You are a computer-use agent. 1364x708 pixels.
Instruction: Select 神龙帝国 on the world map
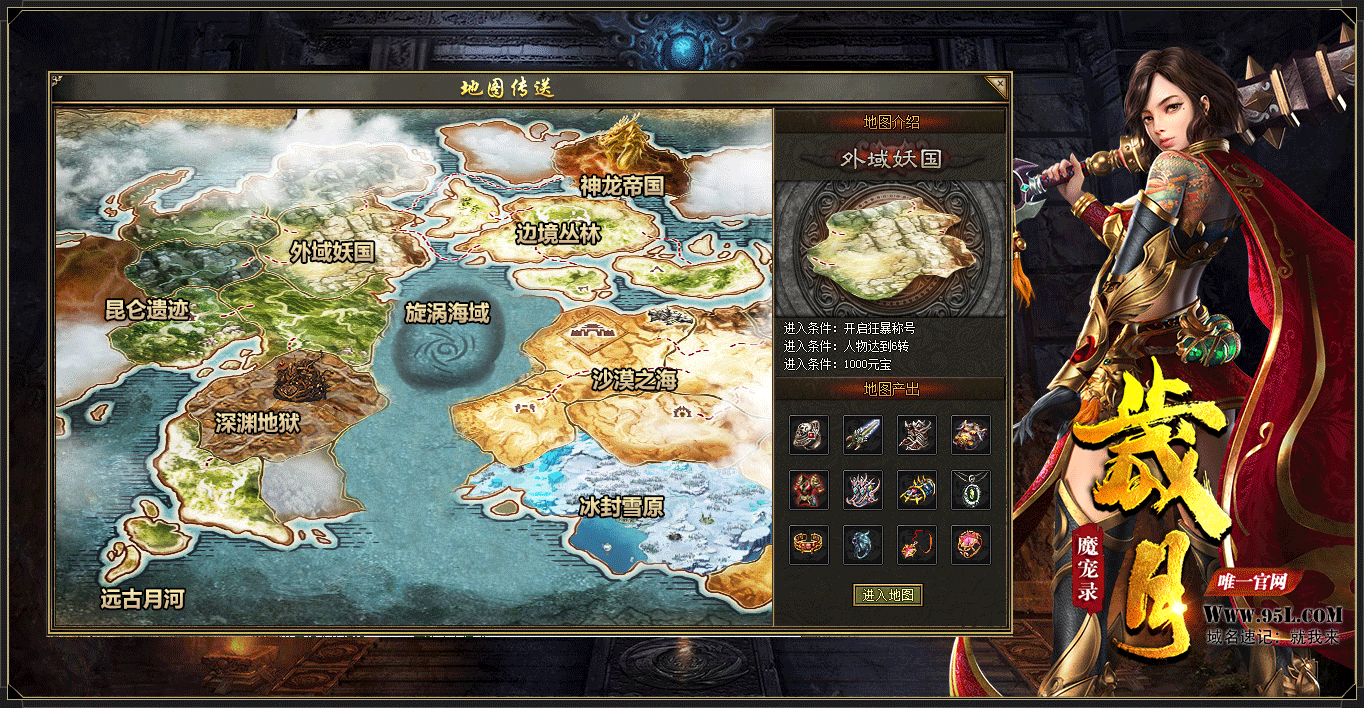[x=621, y=185]
